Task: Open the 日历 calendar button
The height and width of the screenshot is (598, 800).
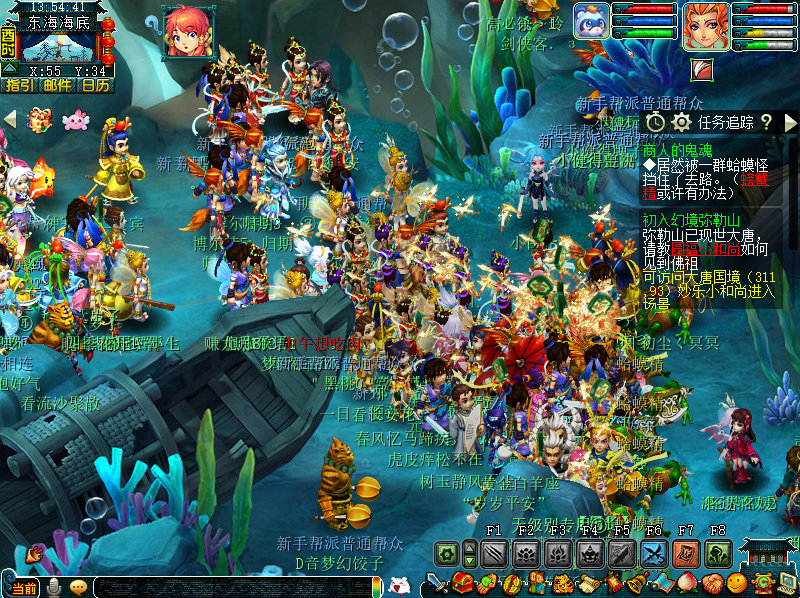Action: [x=96, y=85]
